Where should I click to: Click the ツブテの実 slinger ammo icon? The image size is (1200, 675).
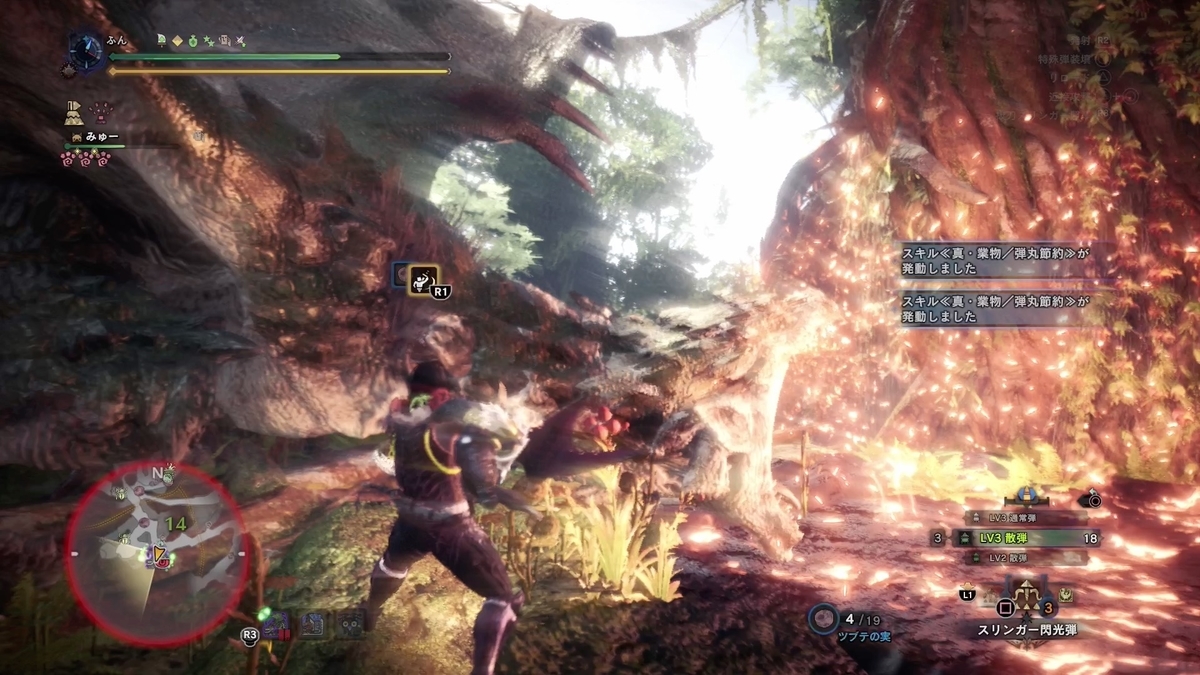pyautogui.click(x=824, y=618)
